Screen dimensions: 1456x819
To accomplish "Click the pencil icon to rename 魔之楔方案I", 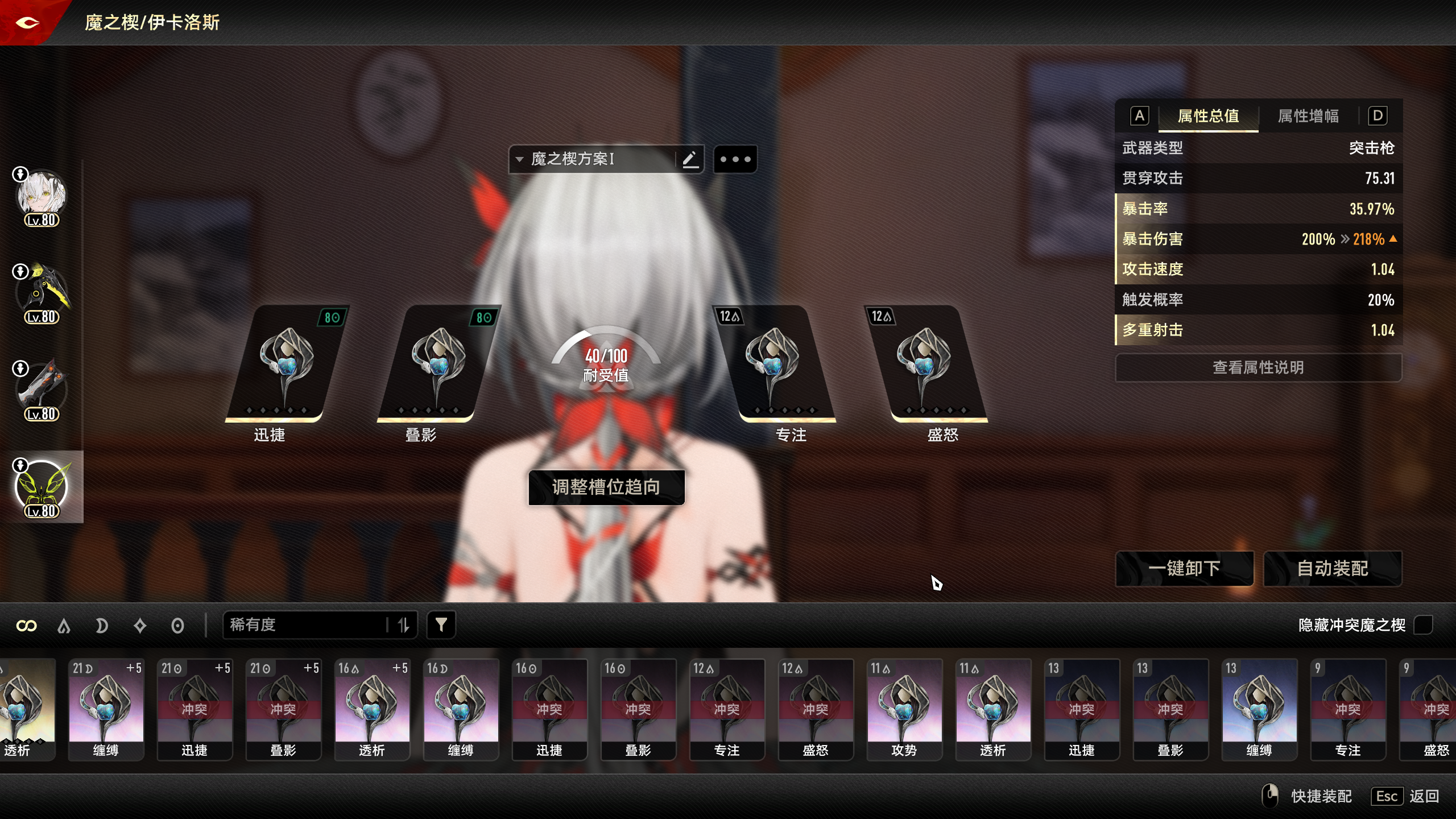I will (x=690, y=159).
